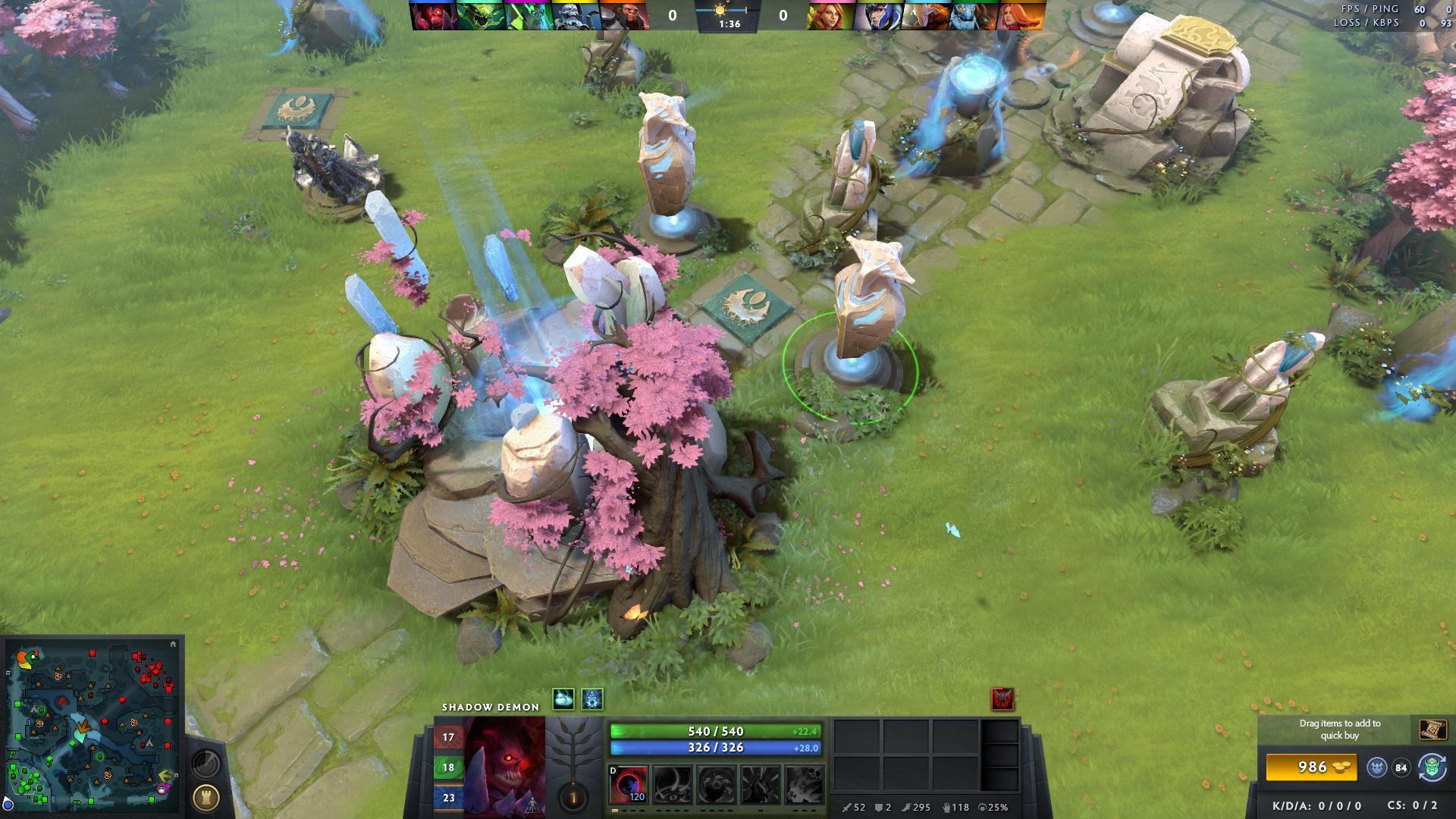1456x819 pixels.
Task: Click the home icon on the minimap corner
Action: pyautogui.click(x=174, y=644)
